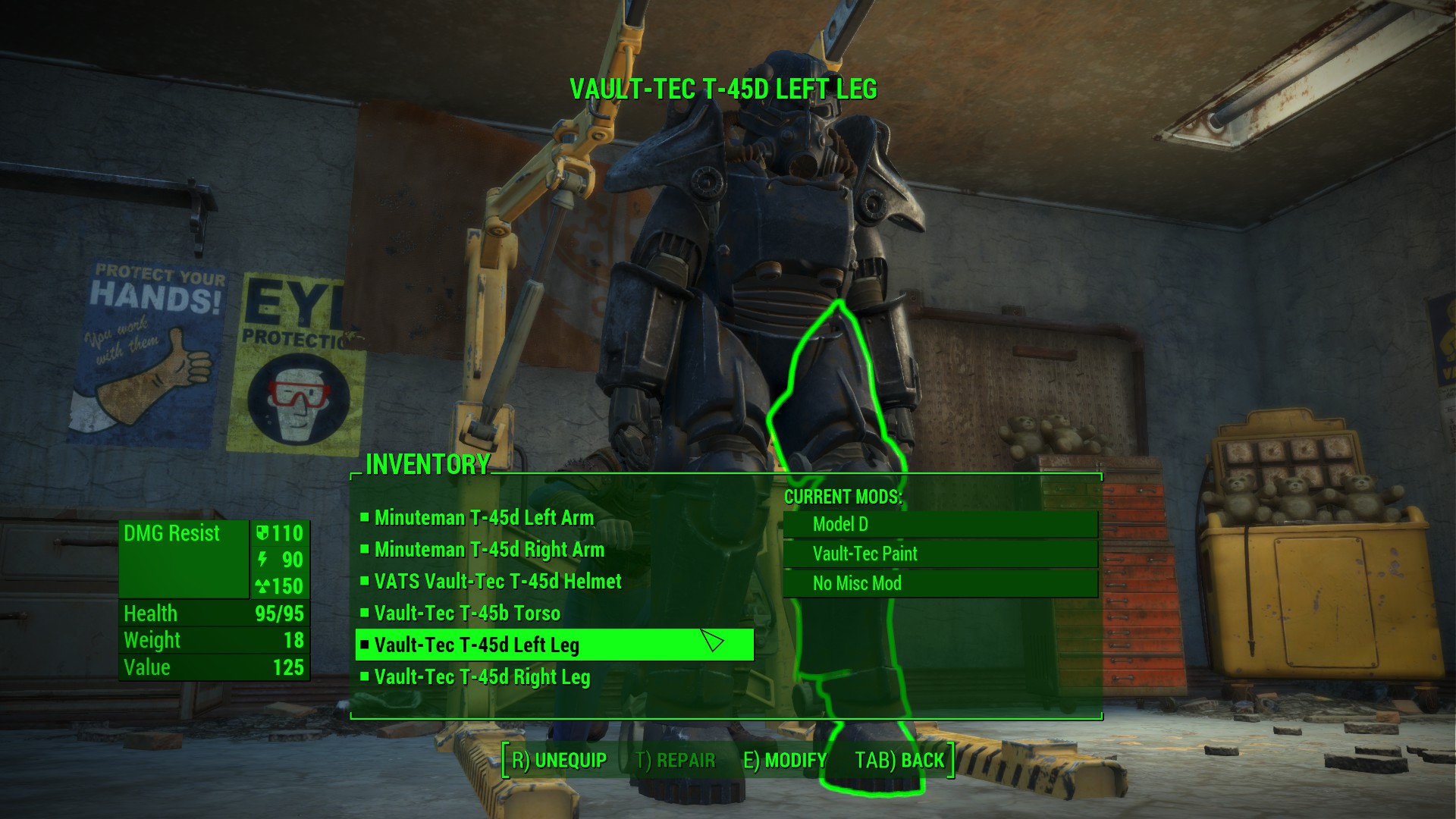Screen dimensions: 1456x819
Task: Select TAB) BACK to exit the inventory
Action: click(899, 760)
